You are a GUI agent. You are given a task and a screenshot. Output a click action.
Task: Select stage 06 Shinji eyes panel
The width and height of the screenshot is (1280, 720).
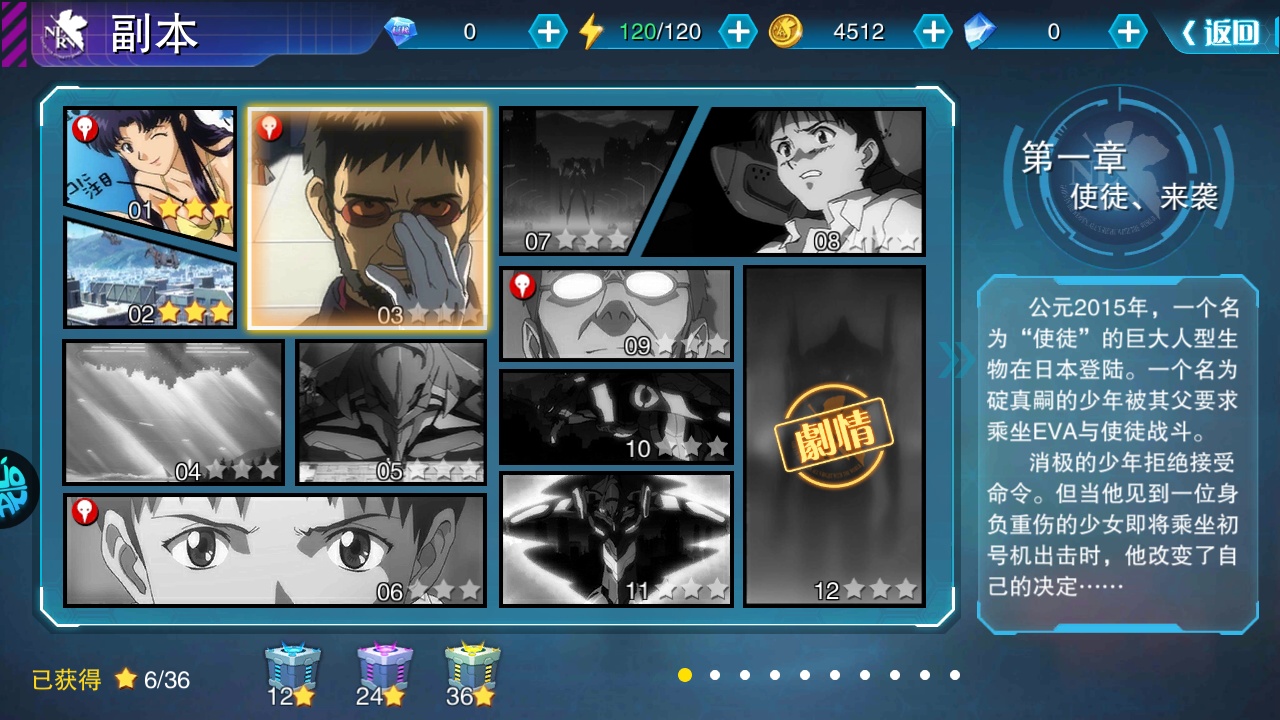[x=274, y=549]
